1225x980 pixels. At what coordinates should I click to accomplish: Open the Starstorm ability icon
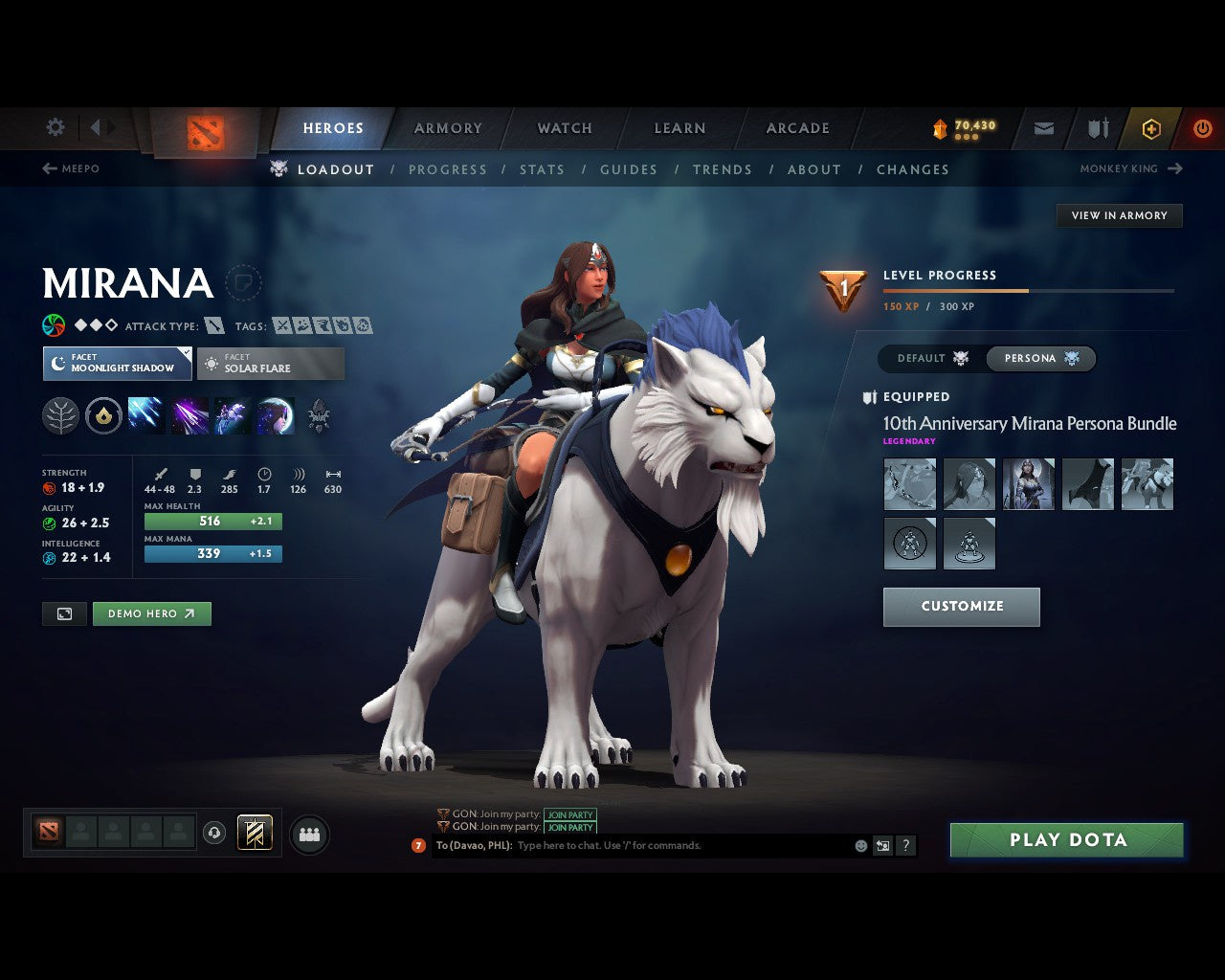145,414
